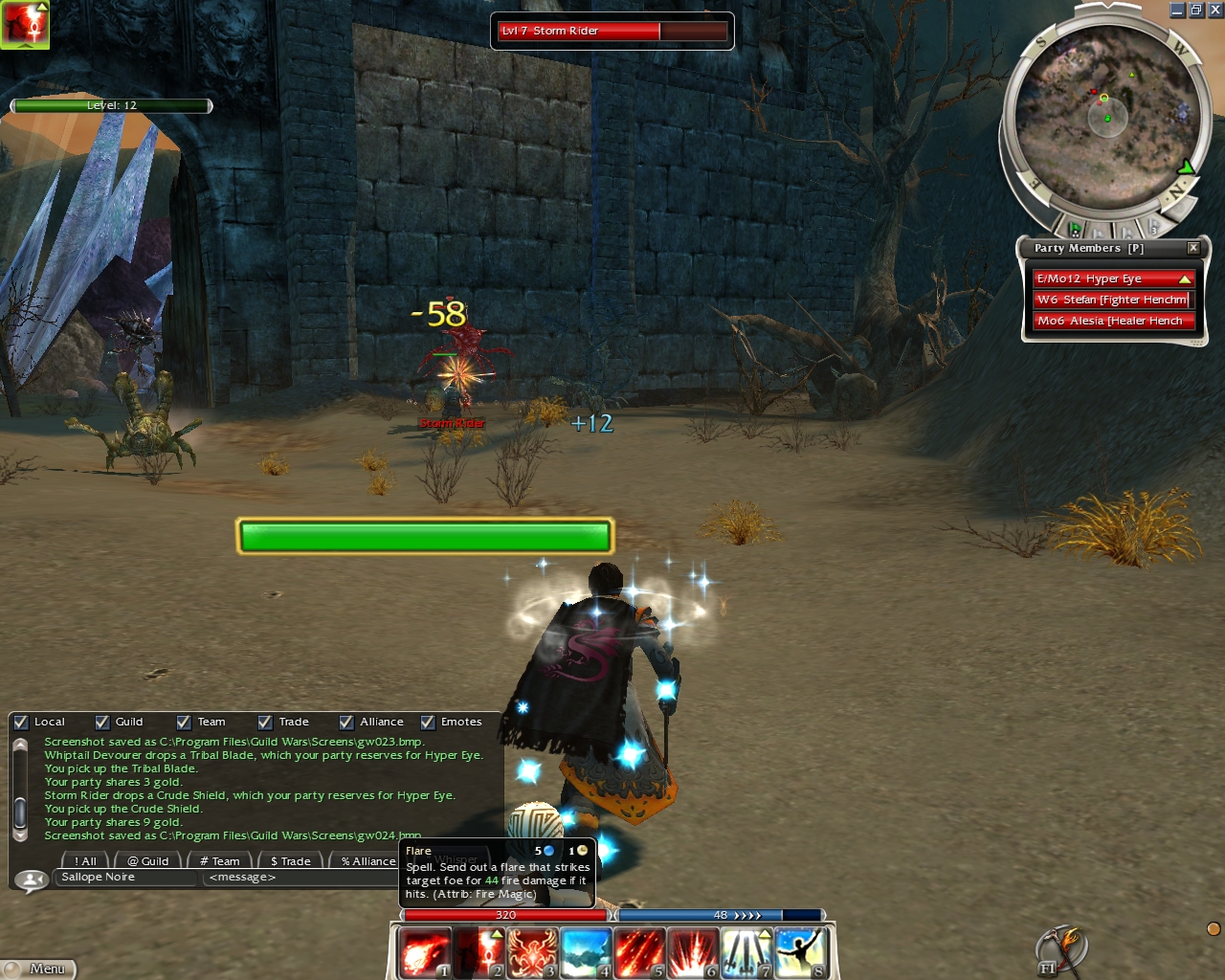Minimize the game window

click(1177, 11)
